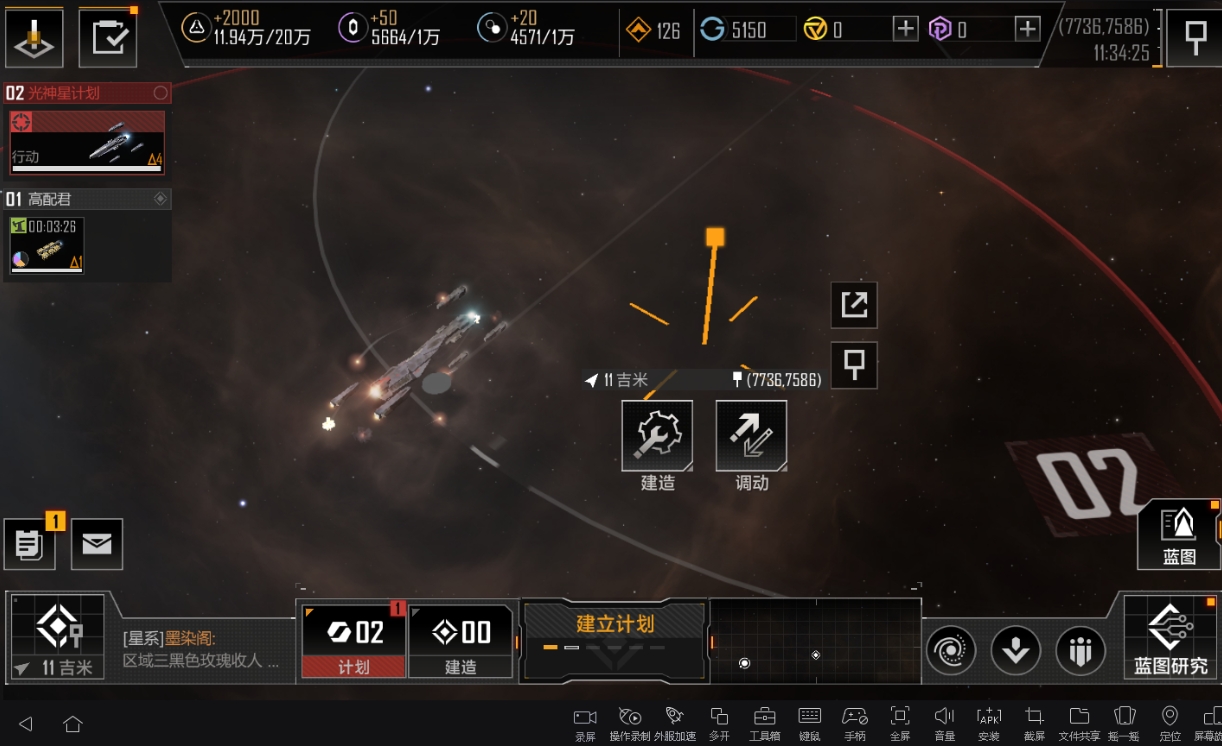Switch to the 建造 construction queue tab
Image resolution: width=1222 pixels, height=747 pixels.
(x=460, y=641)
